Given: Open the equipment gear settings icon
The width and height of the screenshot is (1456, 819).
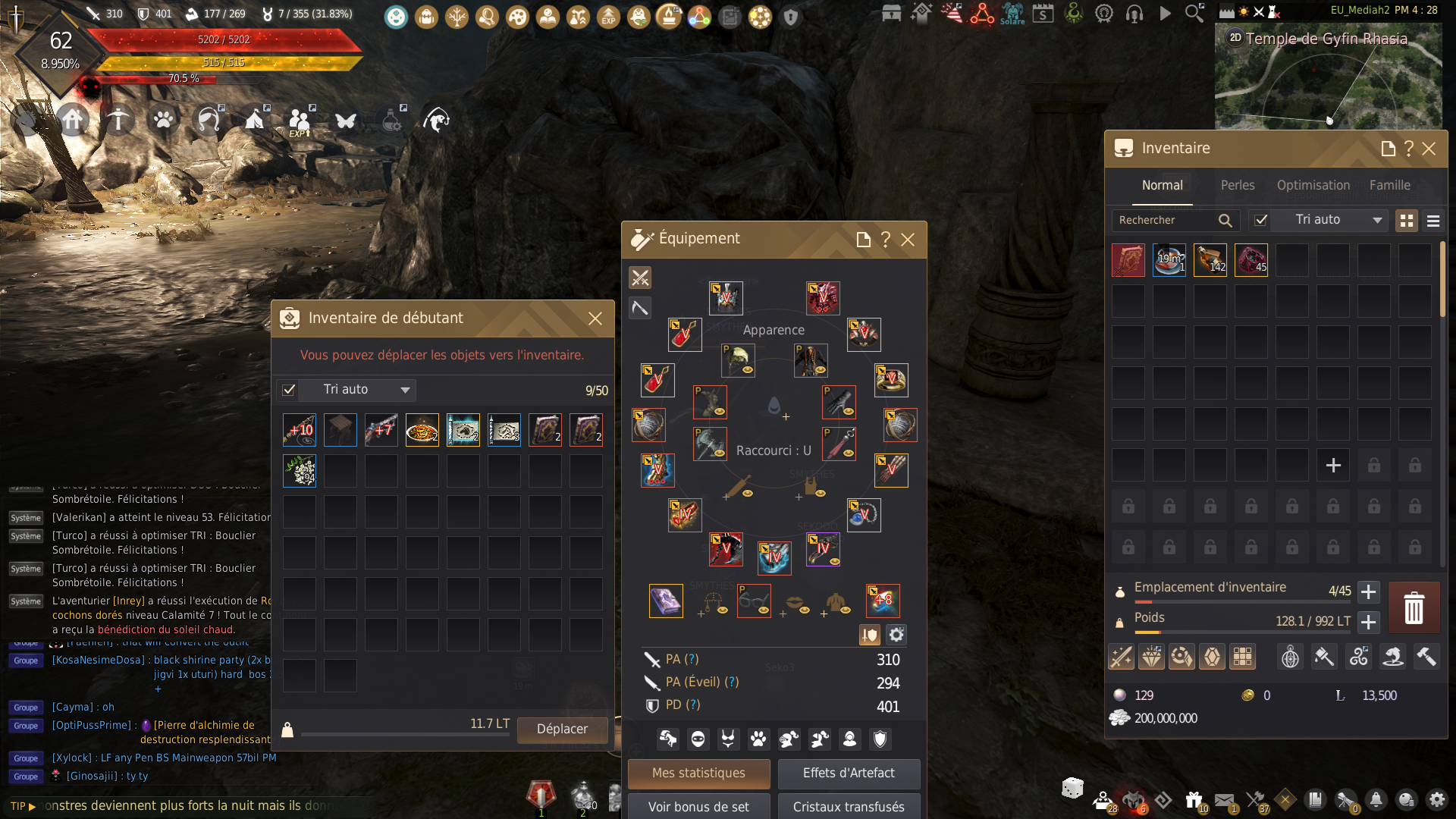Looking at the screenshot, I should (x=896, y=635).
